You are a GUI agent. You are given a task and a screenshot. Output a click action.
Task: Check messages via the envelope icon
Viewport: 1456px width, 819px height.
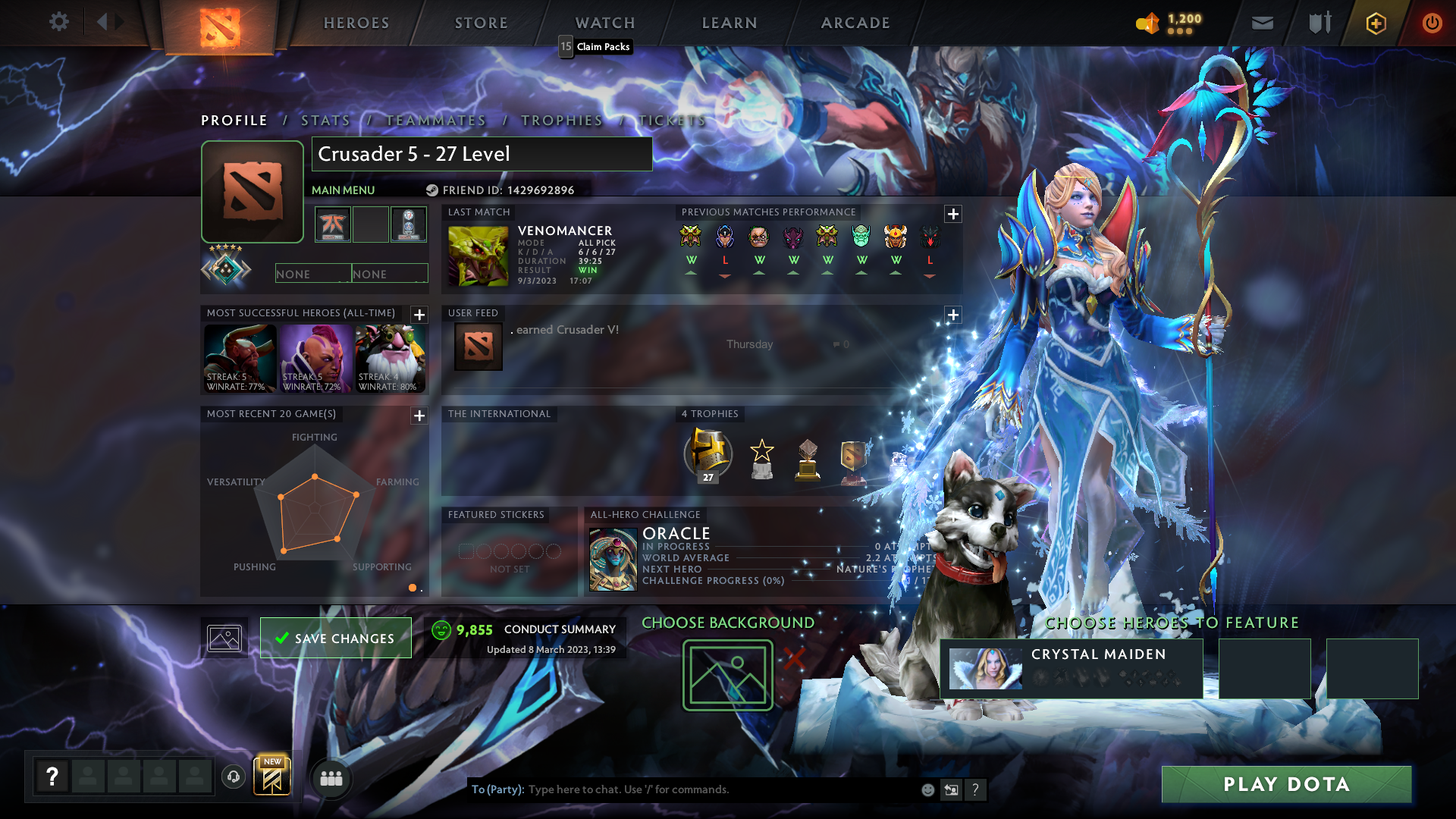click(x=1262, y=23)
